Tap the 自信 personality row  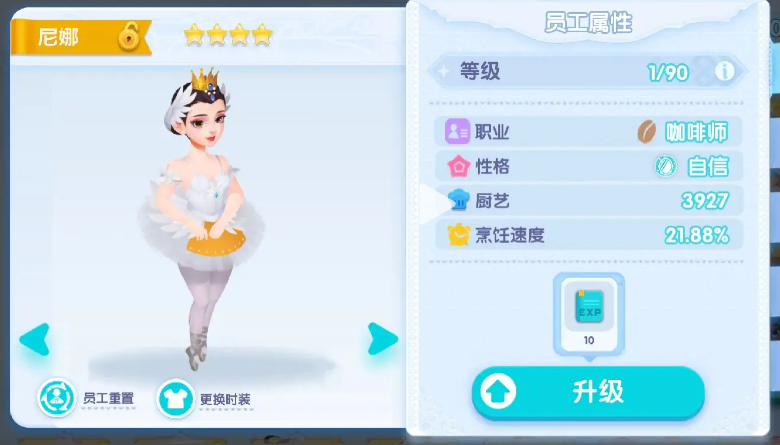click(x=588, y=166)
